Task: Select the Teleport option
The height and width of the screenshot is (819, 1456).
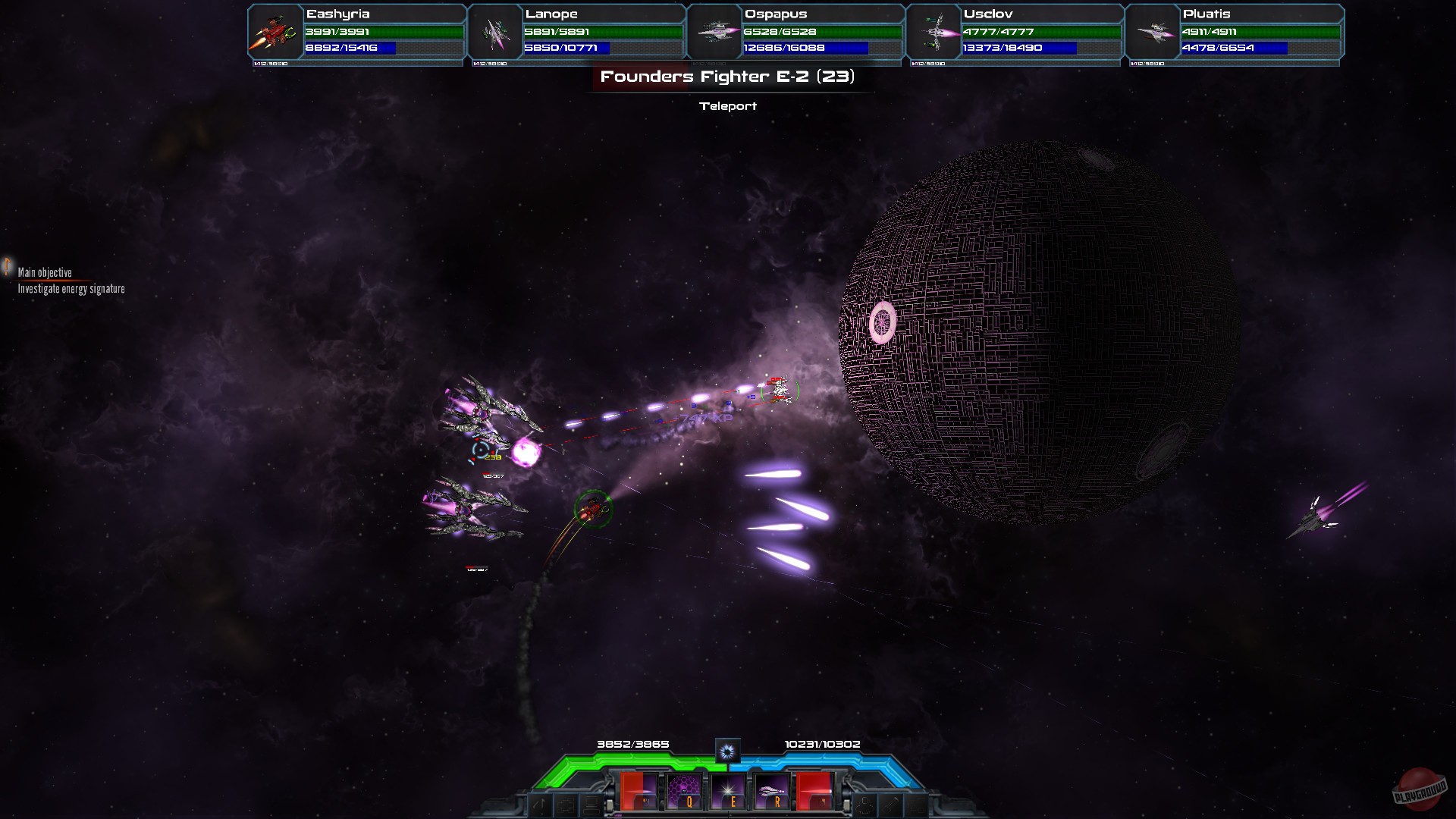Action: 728,106
